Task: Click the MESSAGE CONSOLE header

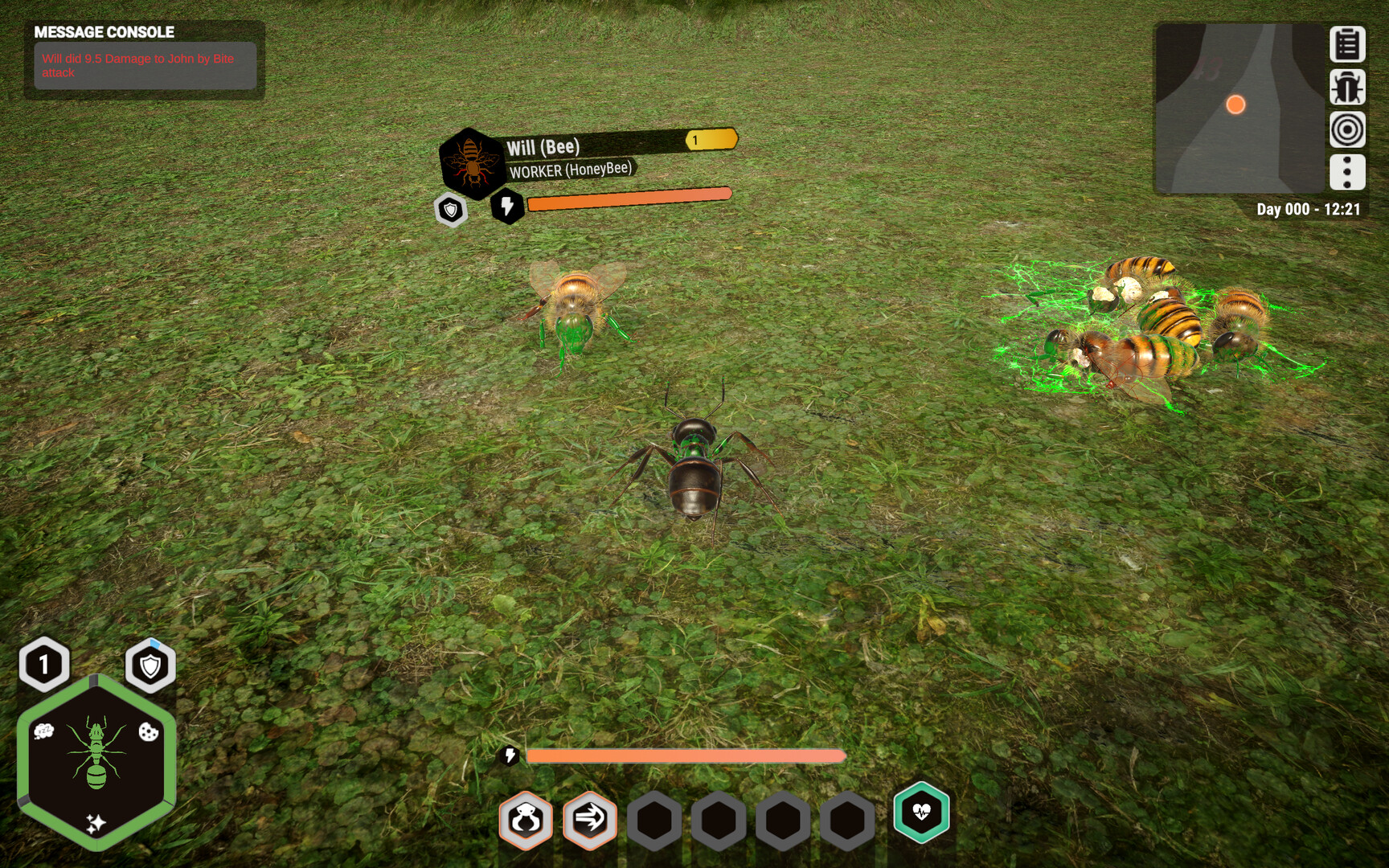Action: [x=103, y=33]
